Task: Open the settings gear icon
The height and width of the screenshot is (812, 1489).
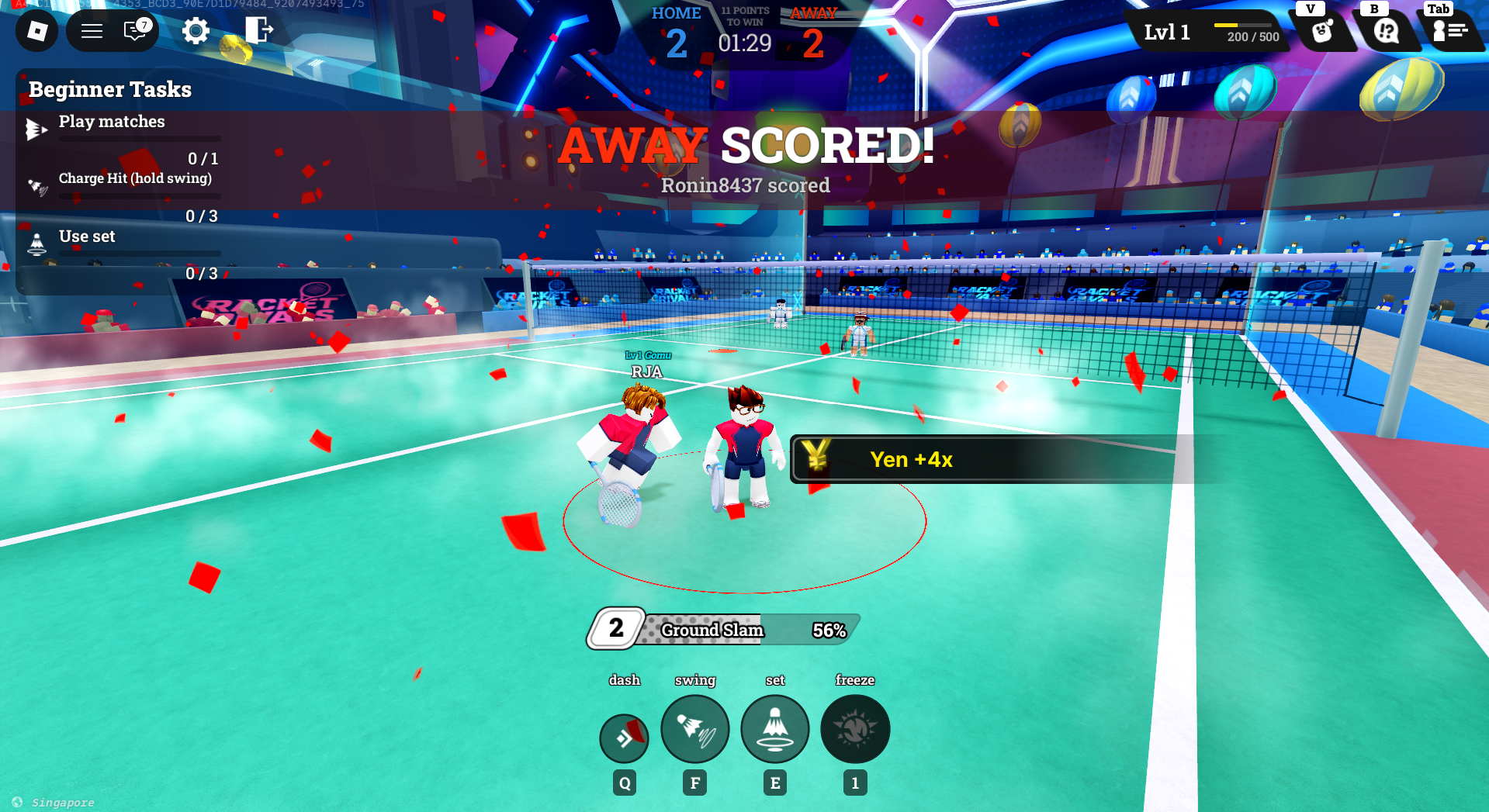Action: tap(196, 31)
